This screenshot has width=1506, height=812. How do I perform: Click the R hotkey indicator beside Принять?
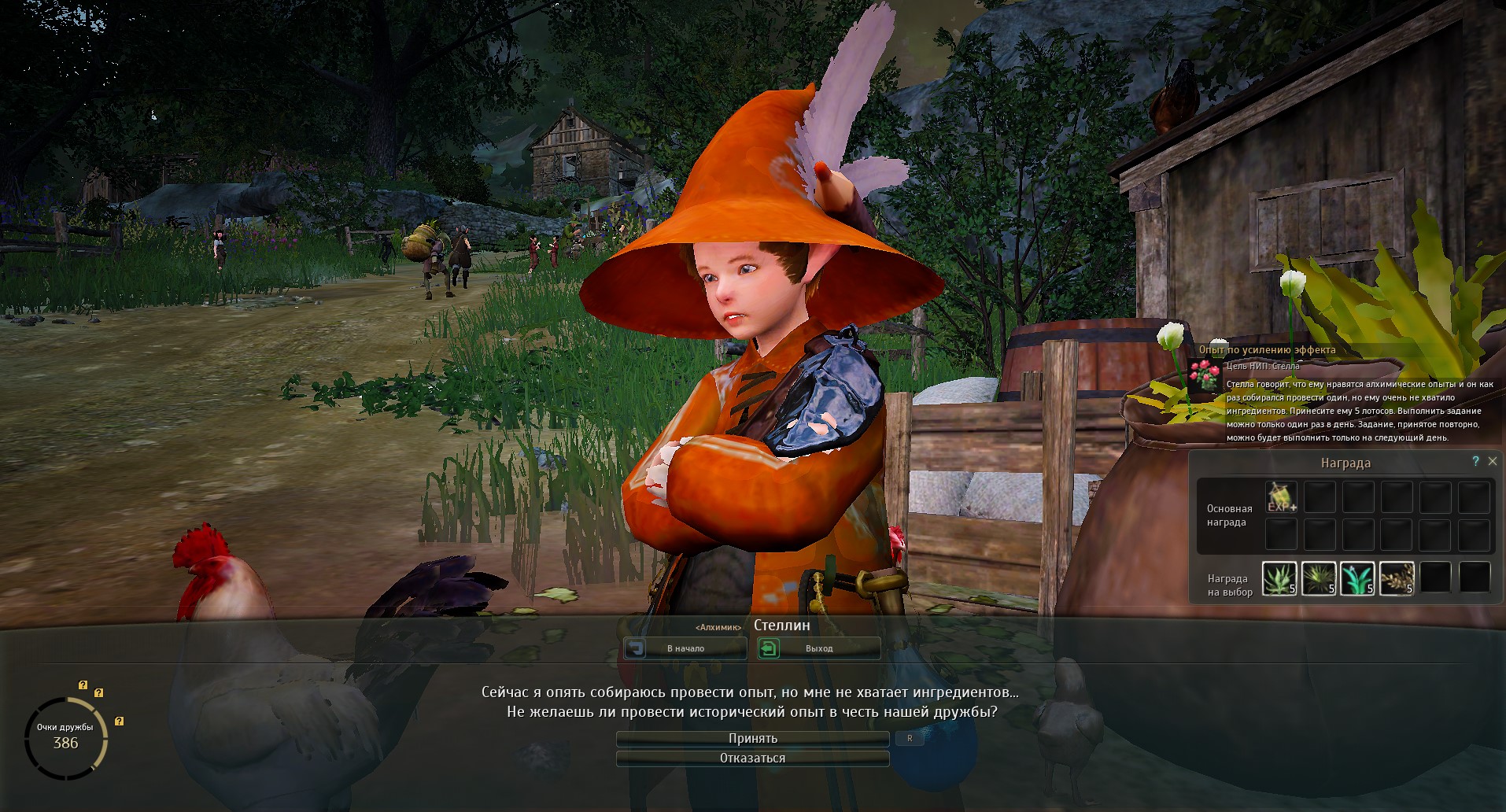pyautogui.click(x=910, y=738)
